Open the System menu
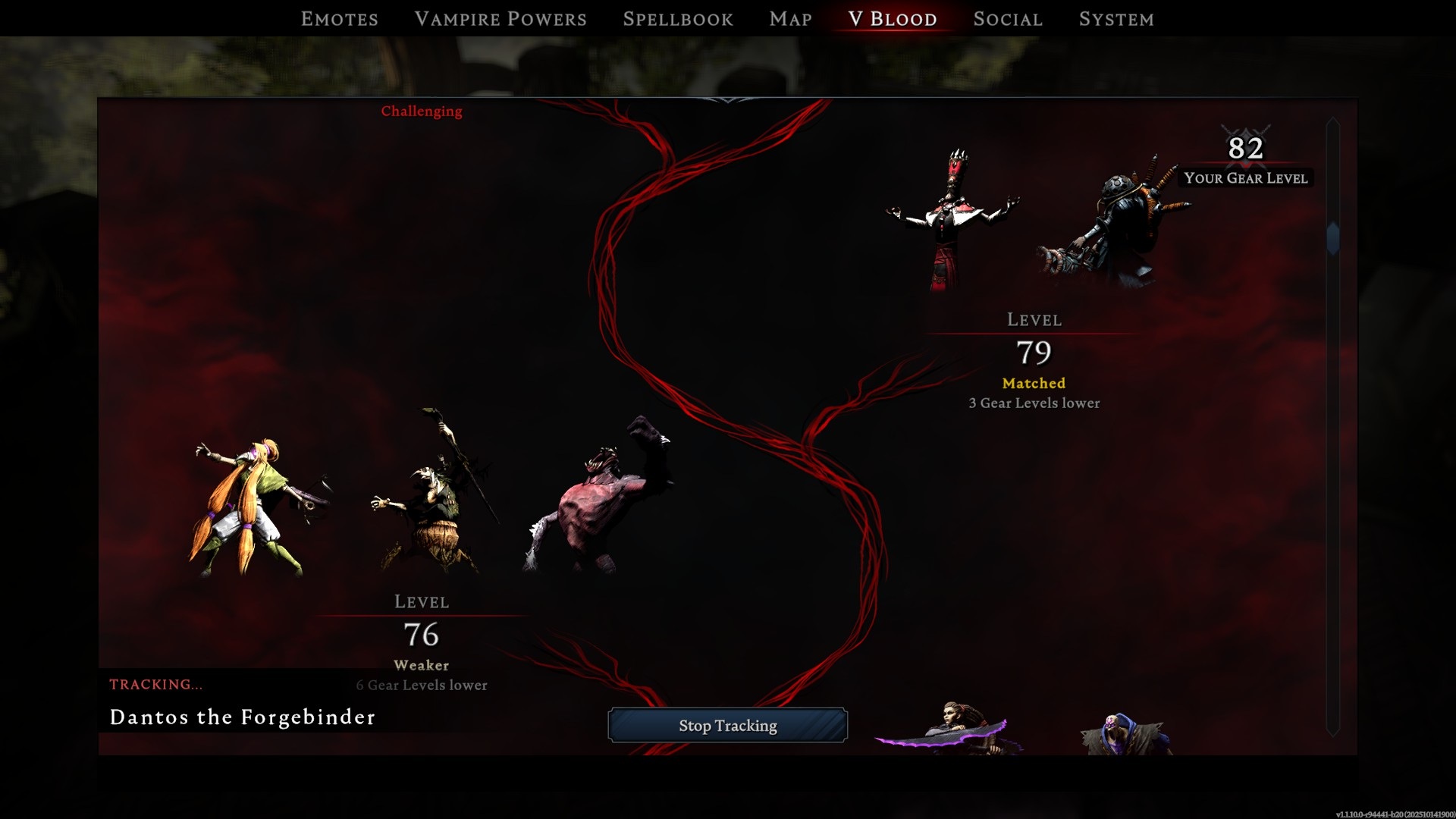Screen dimensions: 1456x819 1116,19
